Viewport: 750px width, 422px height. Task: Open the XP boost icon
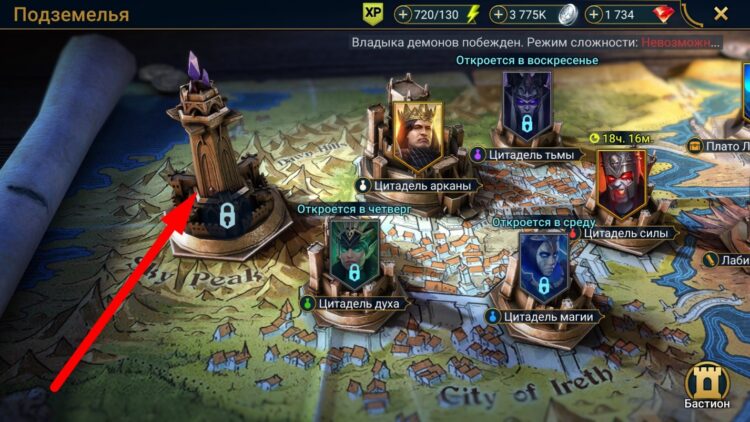[x=373, y=14]
